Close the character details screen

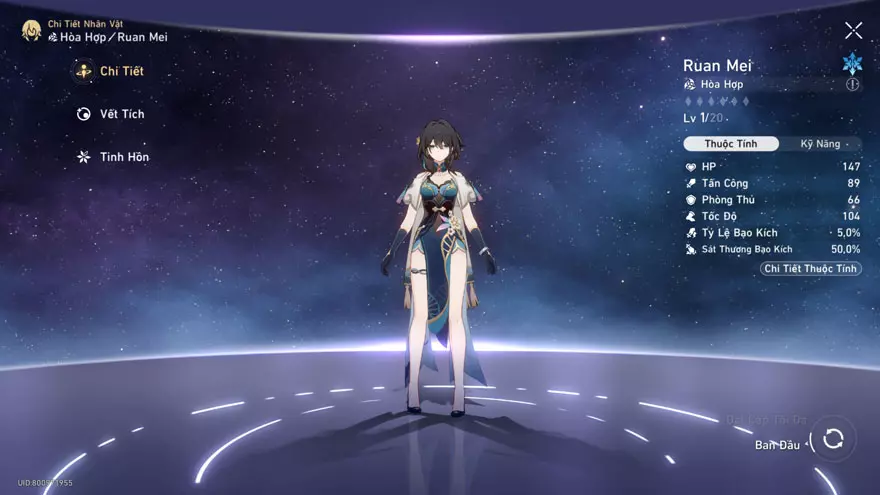click(853, 31)
